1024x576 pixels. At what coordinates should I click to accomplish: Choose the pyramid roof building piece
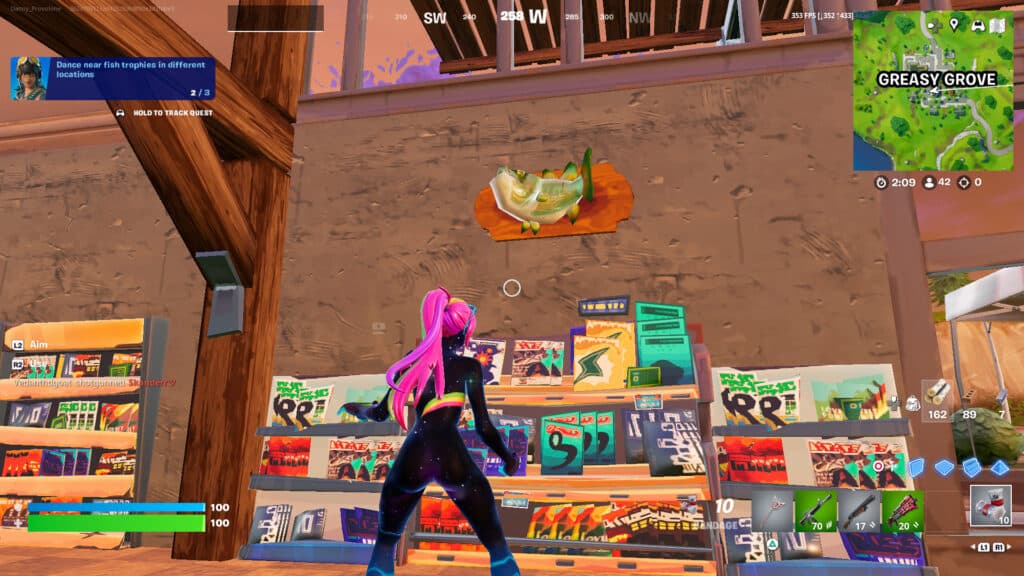pos(999,467)
